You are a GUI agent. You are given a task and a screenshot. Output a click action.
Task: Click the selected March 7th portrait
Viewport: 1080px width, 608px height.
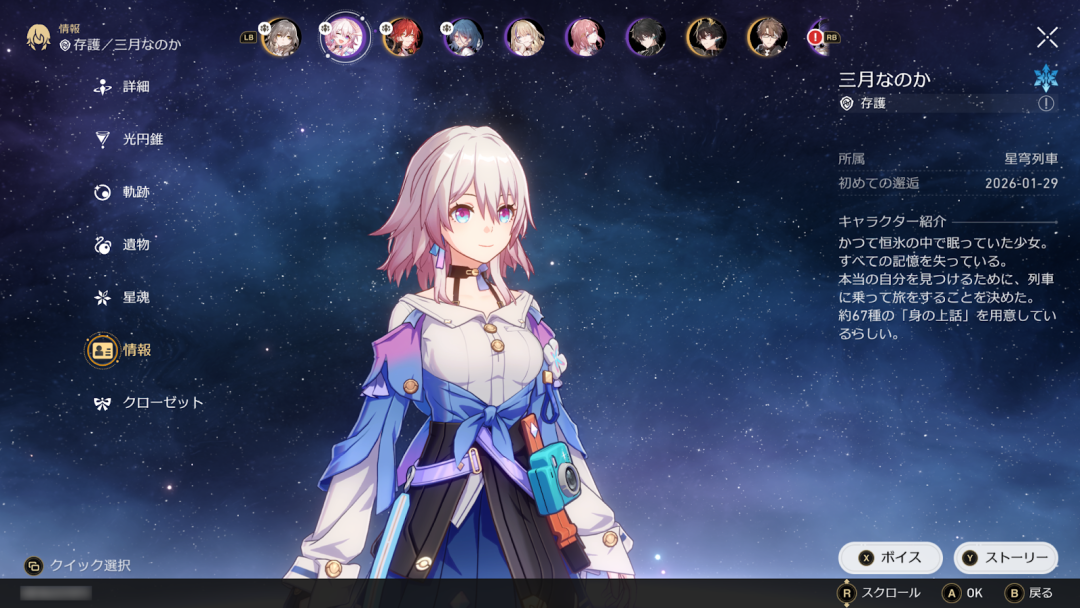(x=346, y=38)
